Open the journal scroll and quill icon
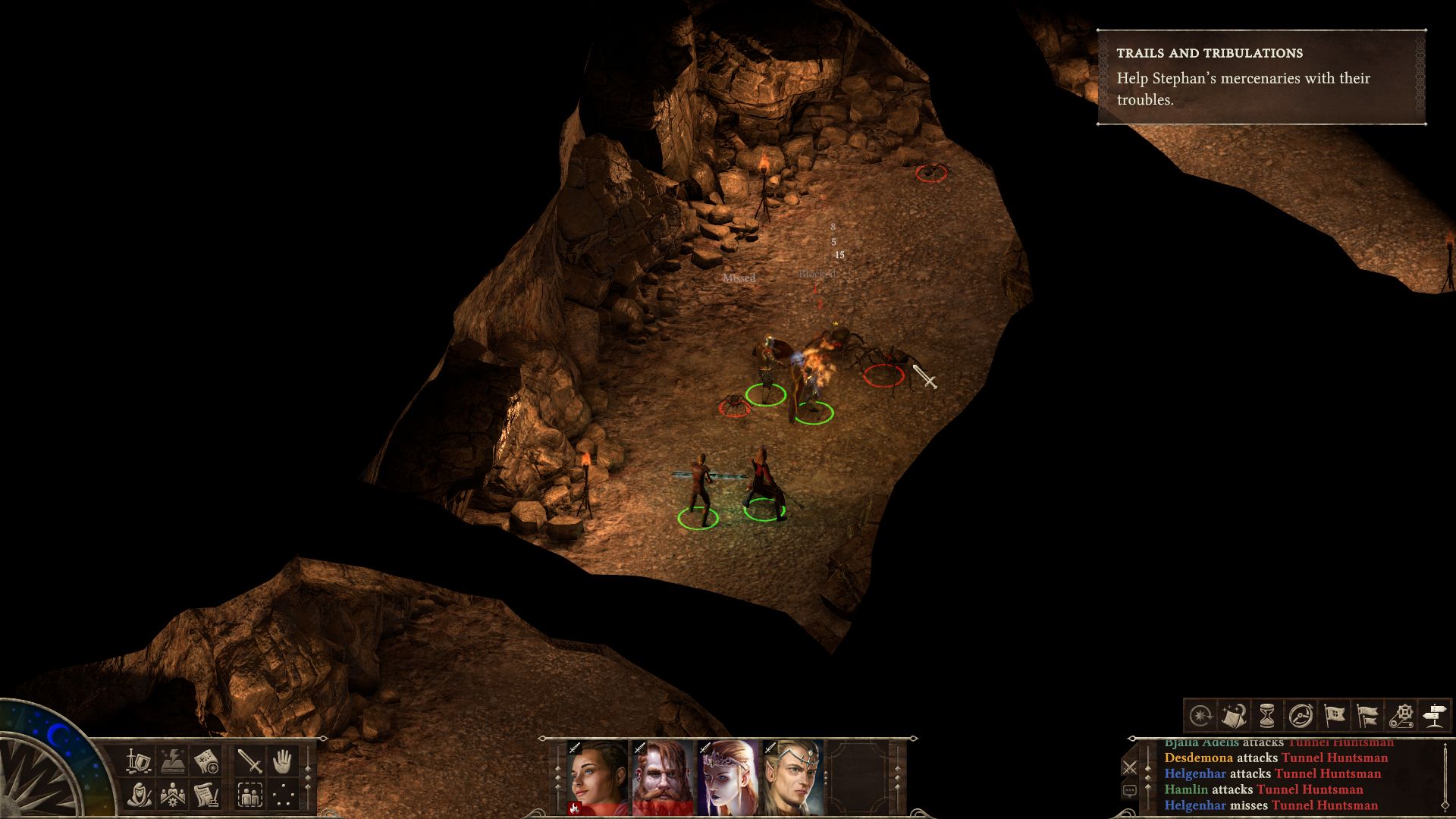1456x819 pixels. 206,794
